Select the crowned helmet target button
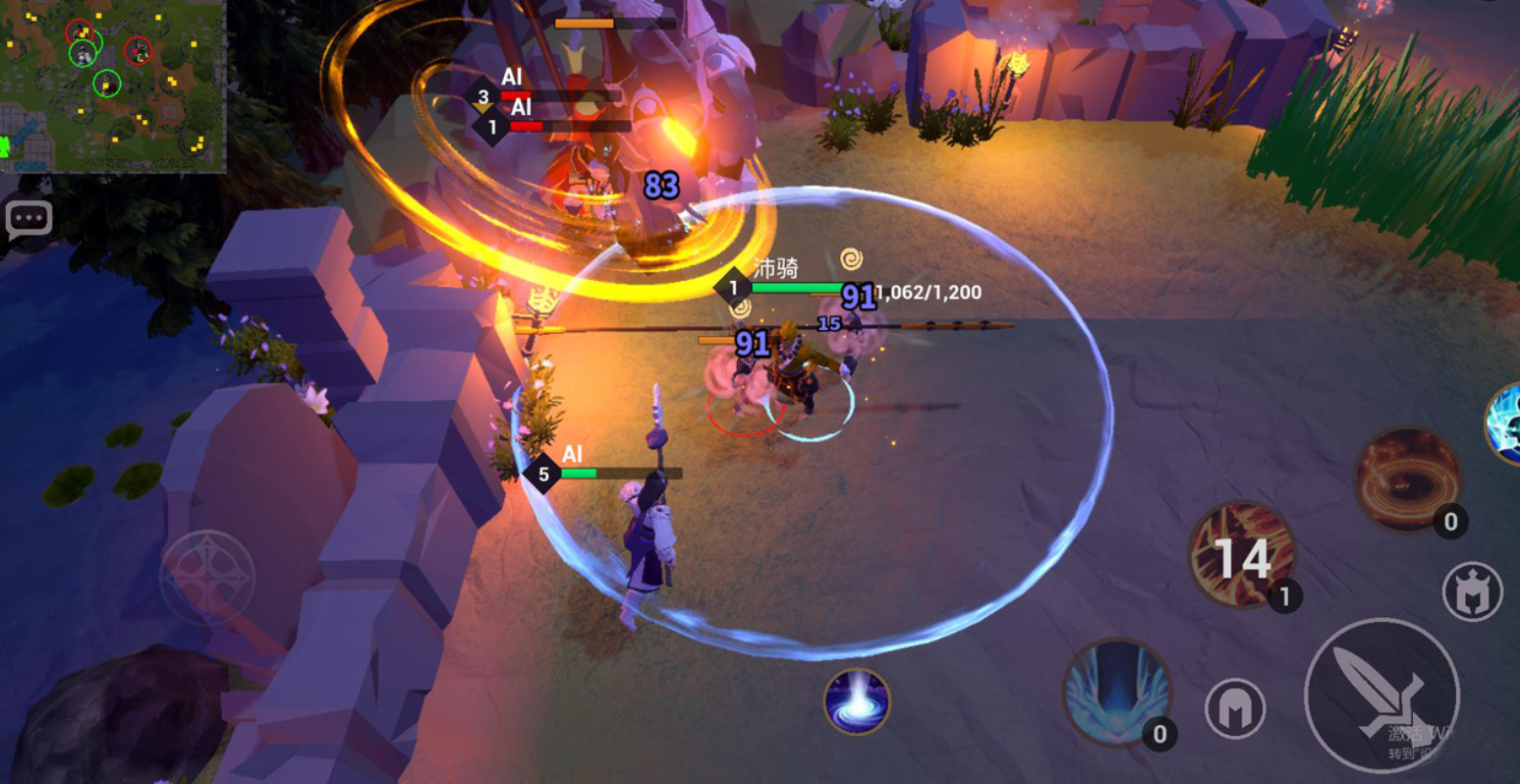The image size is (1520, 784). coord(1472,591)
